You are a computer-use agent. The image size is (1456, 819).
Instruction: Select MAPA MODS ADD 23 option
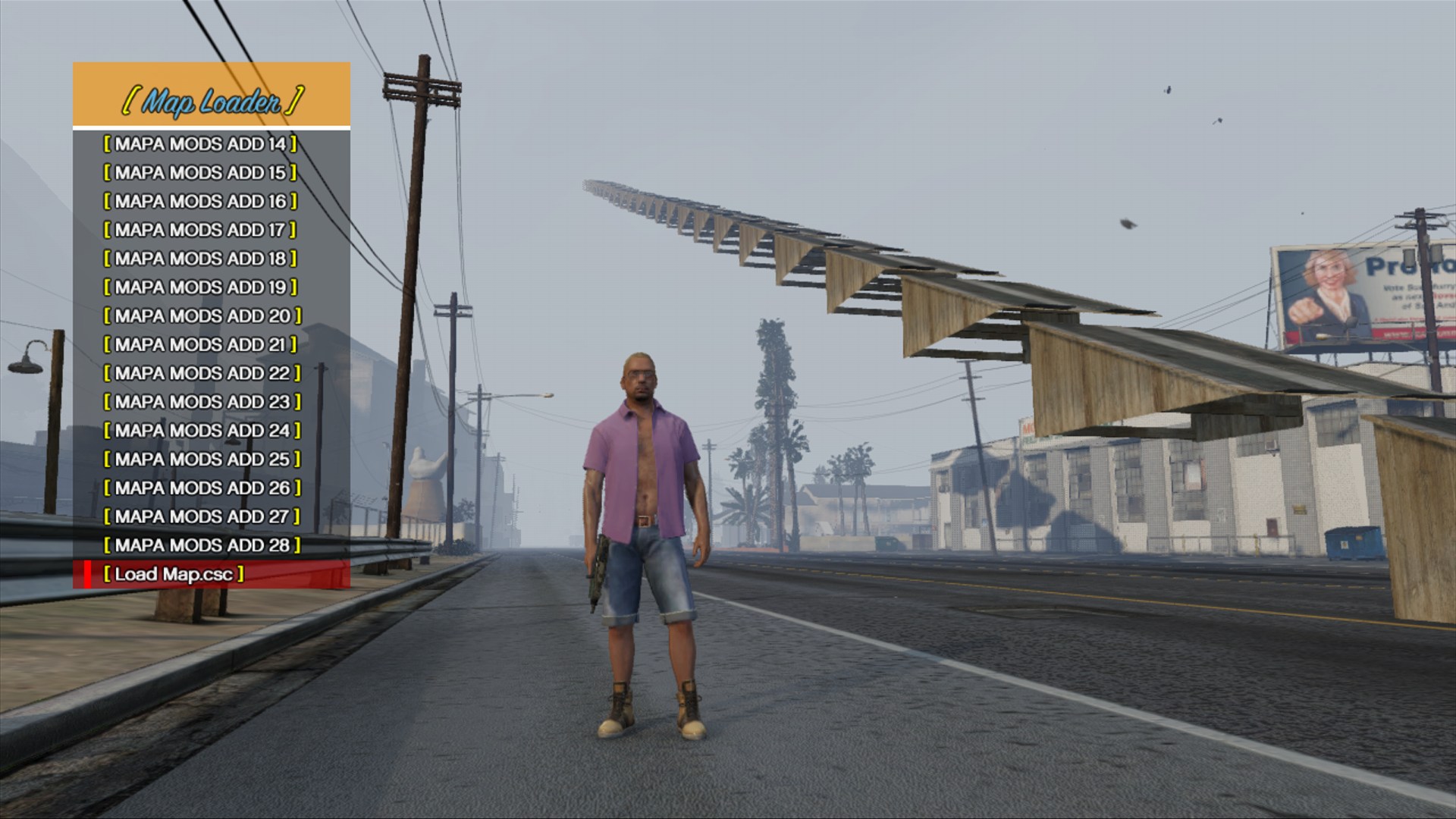pyautogui.click(x=202, y=402)
